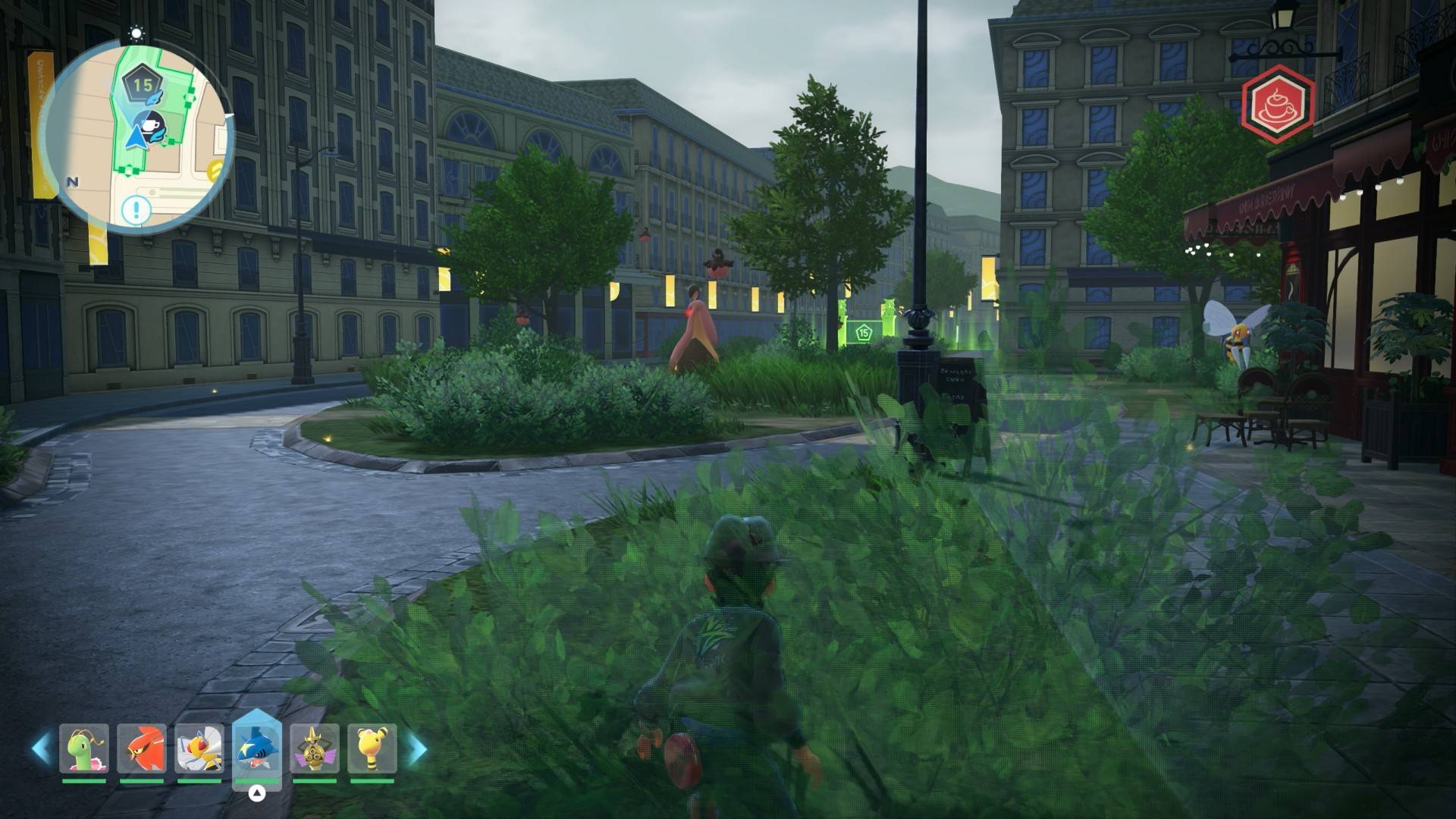
Task: Choose the red Talonflame party slot
Action: 142,748
